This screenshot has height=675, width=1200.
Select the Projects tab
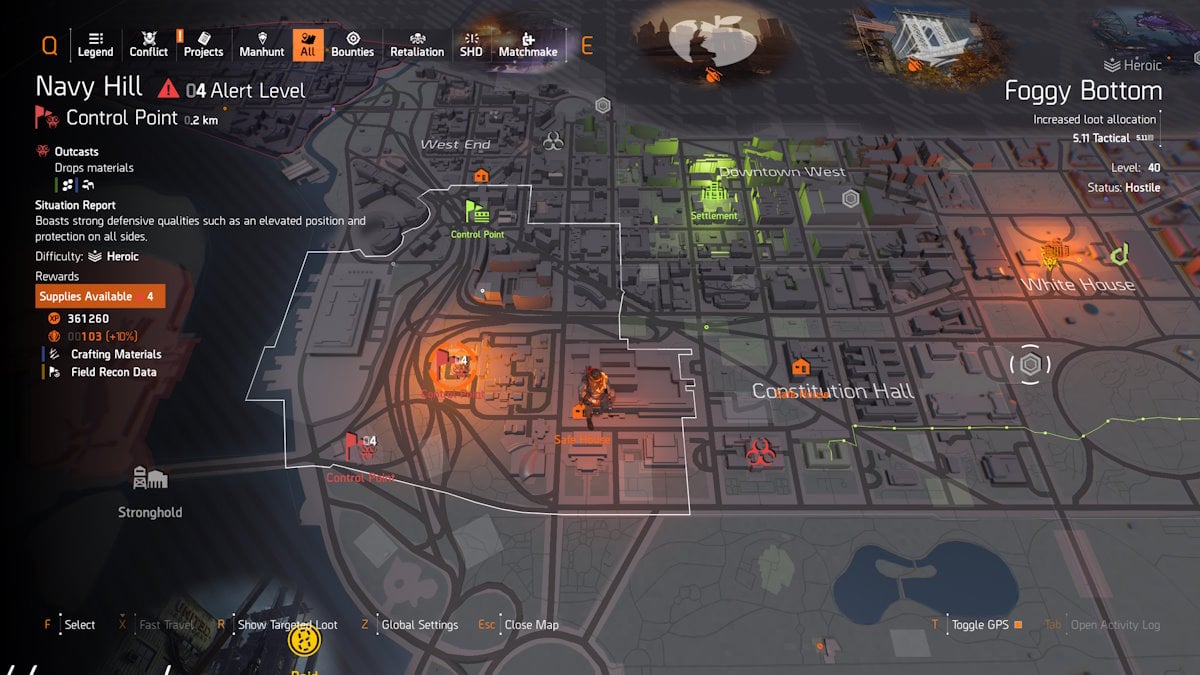[203, 44]
